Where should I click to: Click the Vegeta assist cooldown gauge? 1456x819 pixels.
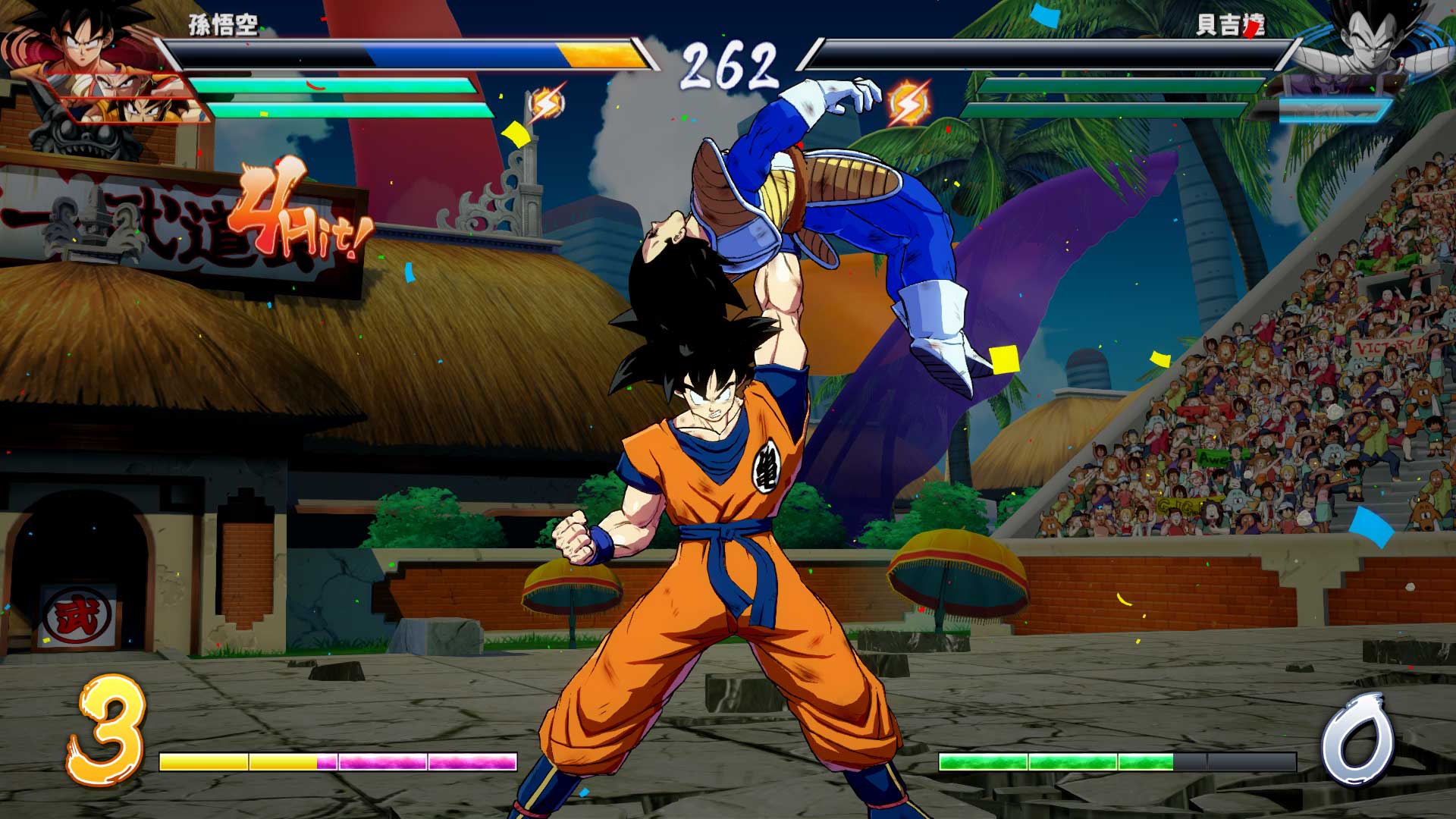click(1333, 110)
